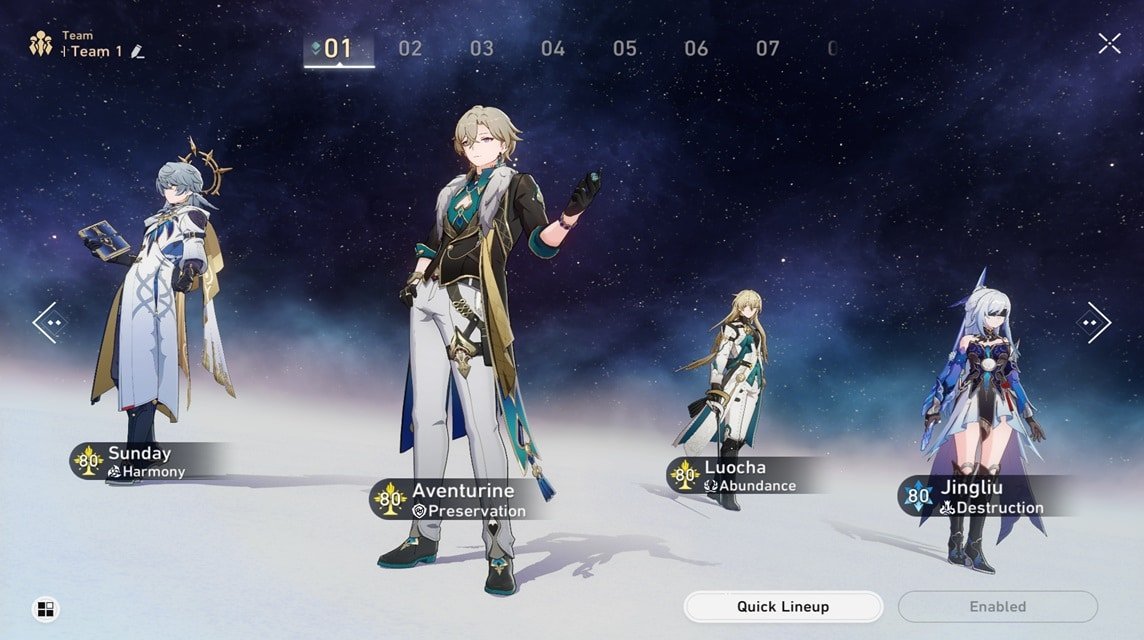Go to team tab 05
Viewport: 1144px width, 640px height.
click(625, 48)
